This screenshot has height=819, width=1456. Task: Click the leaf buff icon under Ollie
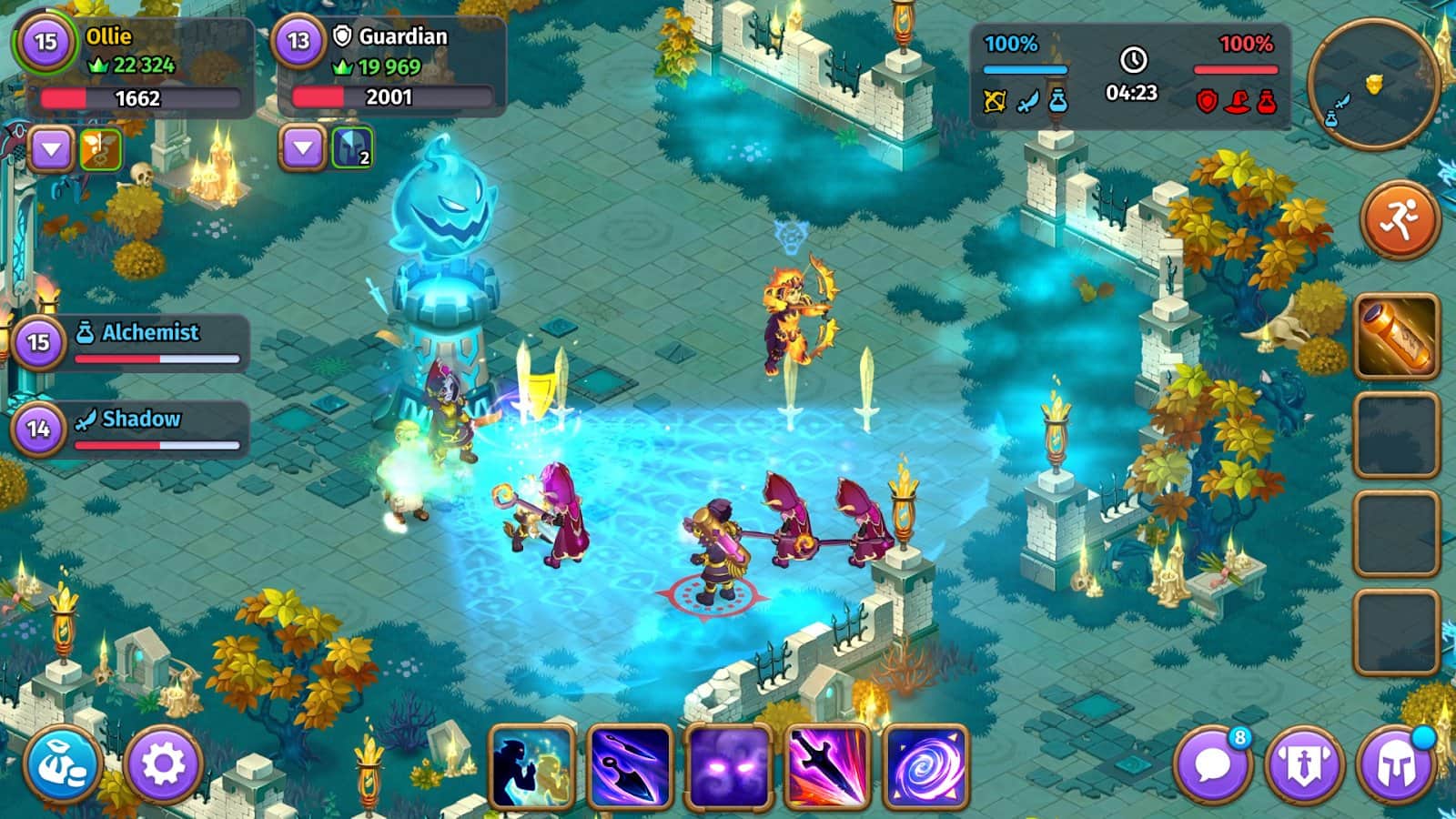(x=101, y=149)
